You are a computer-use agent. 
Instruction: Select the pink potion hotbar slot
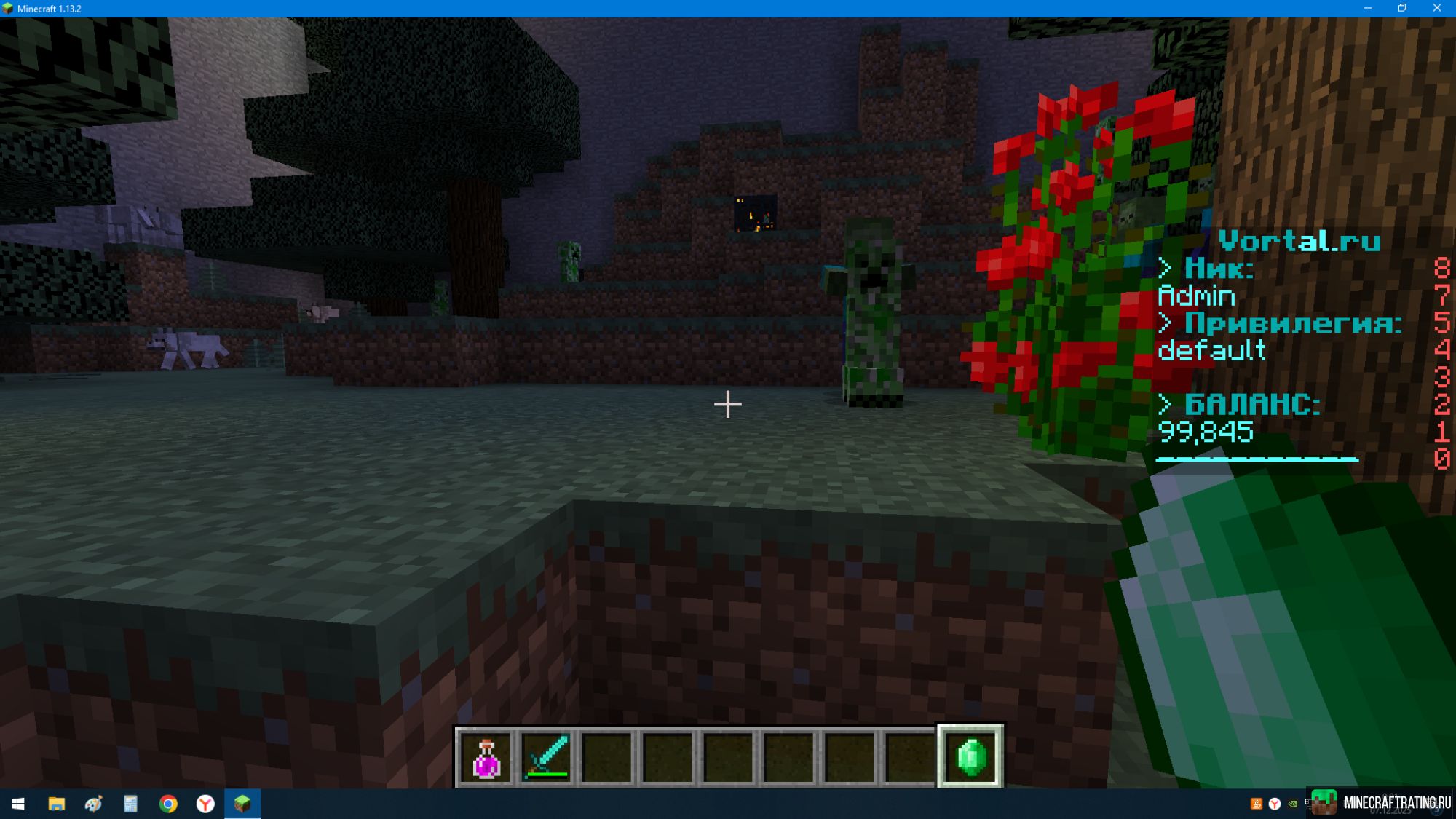click(486, 757)
